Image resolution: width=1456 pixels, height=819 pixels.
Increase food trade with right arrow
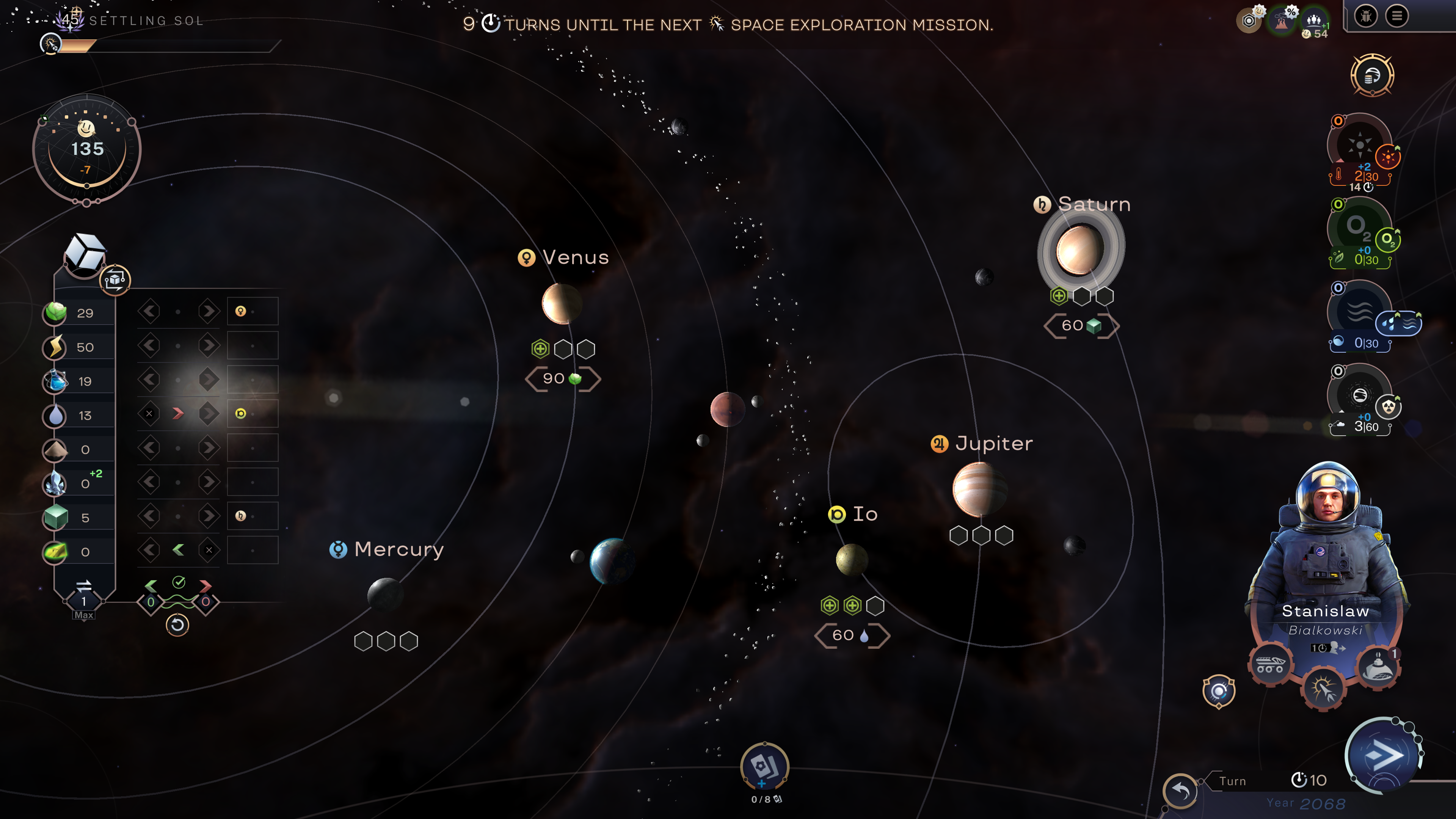[209, 311]
